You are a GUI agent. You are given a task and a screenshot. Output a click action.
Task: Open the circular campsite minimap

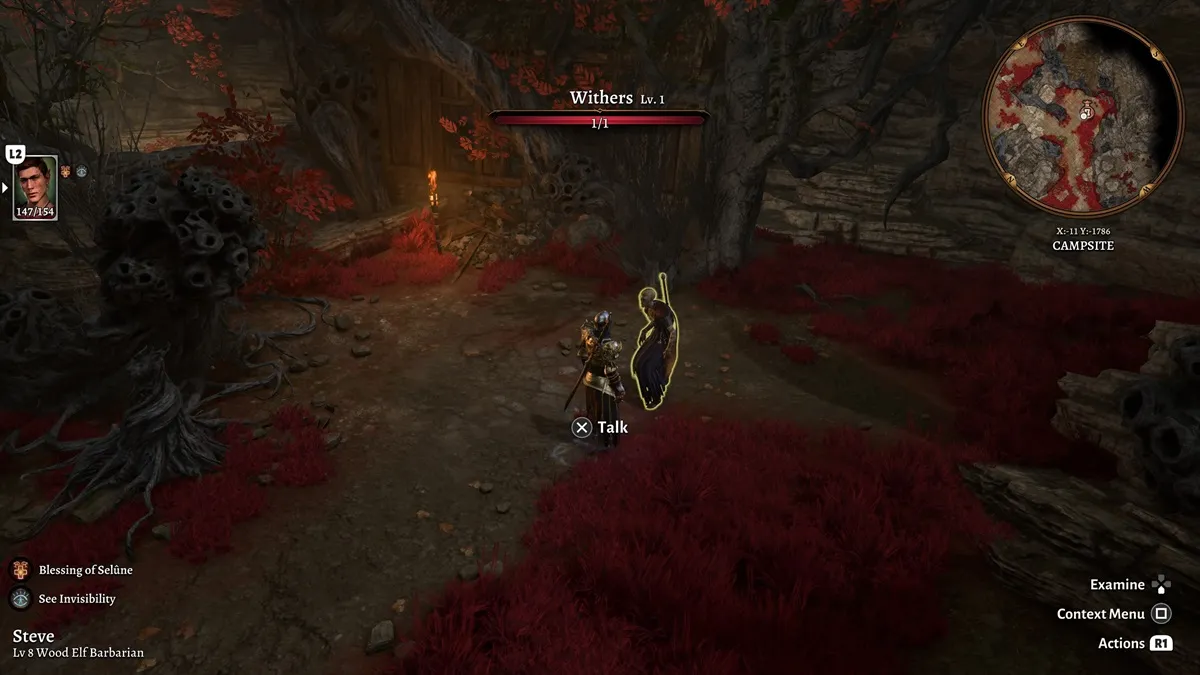[1083, 116]
